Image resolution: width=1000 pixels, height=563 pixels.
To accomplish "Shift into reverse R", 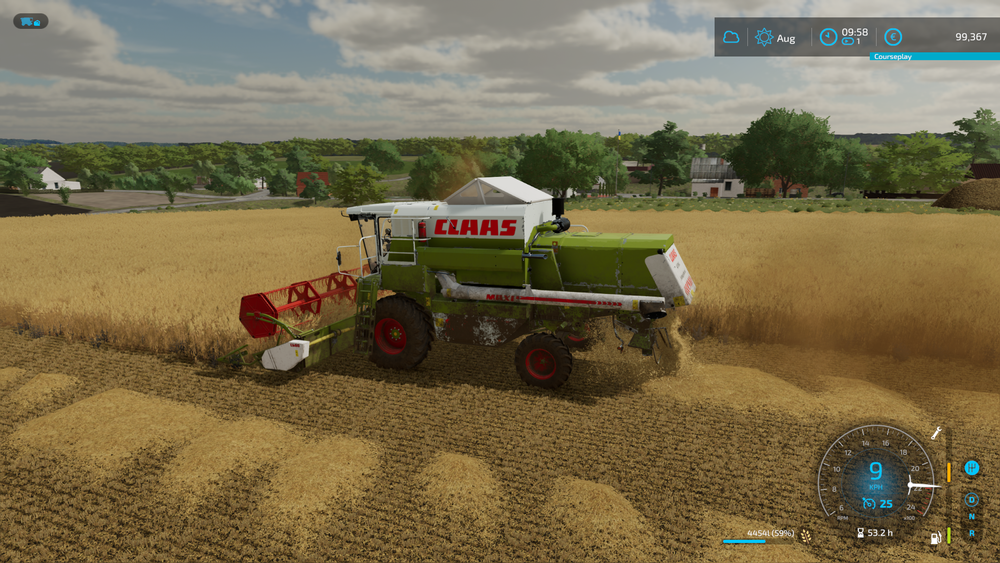I will [971, 532].
